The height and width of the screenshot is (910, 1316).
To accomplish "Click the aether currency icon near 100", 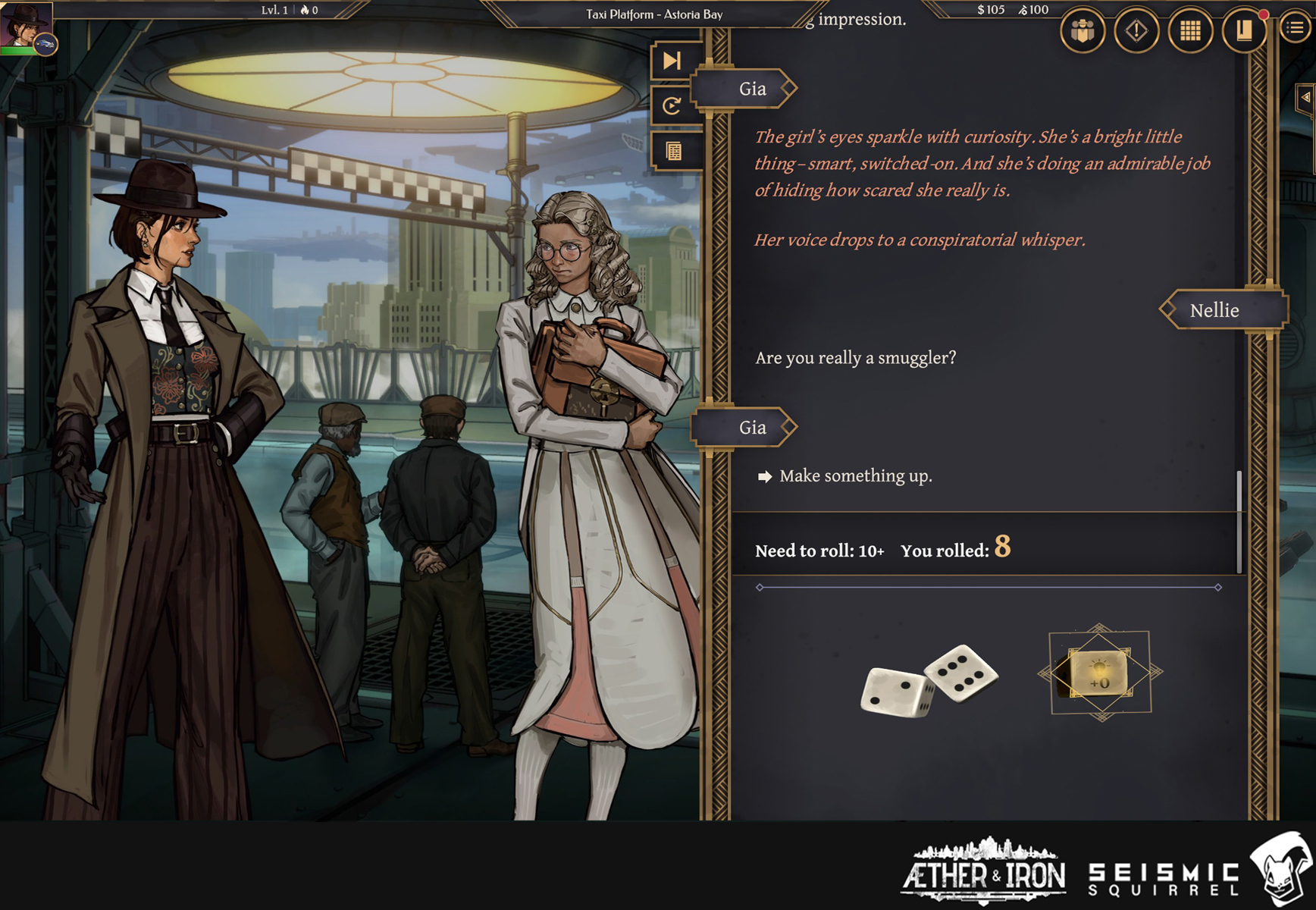I will tap(1025, 11).
